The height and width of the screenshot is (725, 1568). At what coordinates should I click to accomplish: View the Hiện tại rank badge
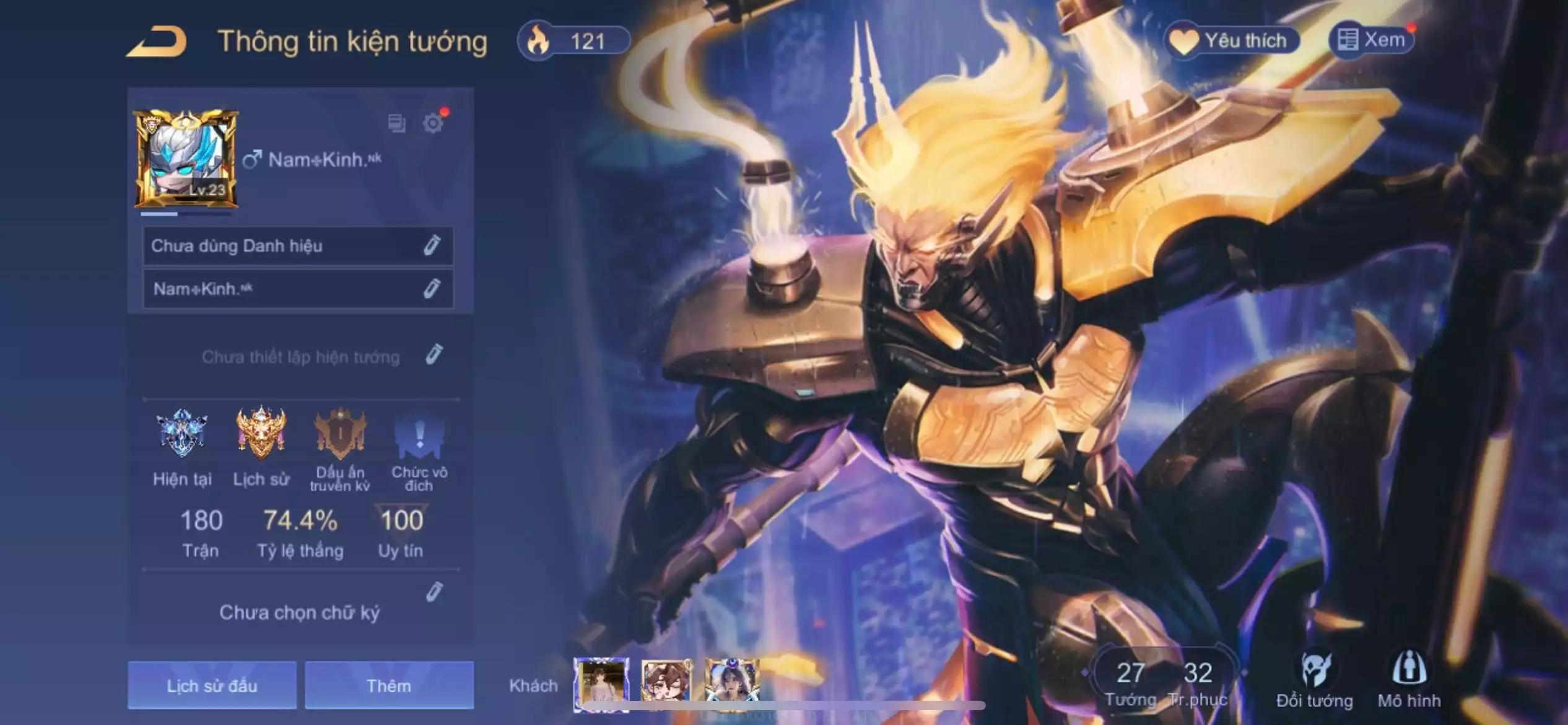181,434
